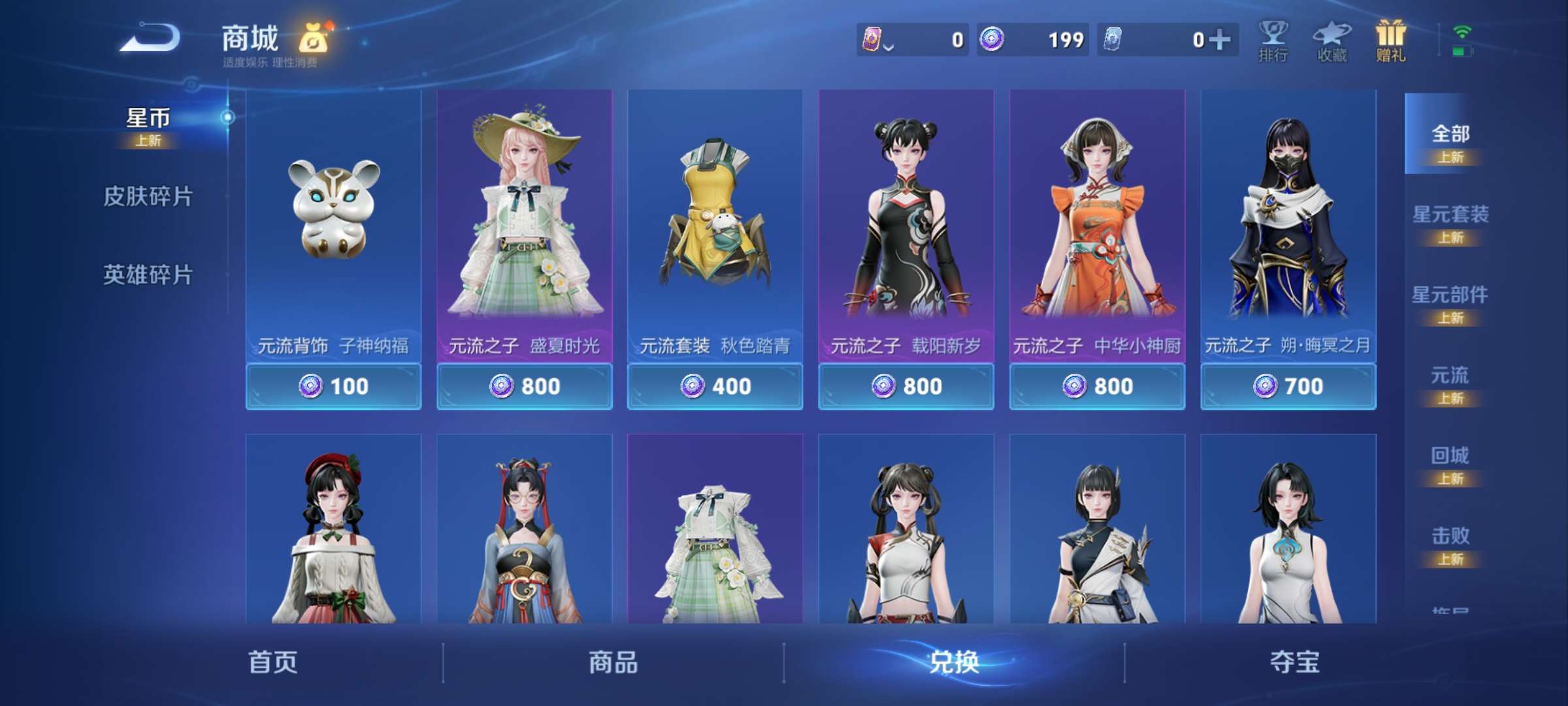View 收藏 favorites via star icon
This screenshot has height=706, width=1568.
click(x=1333, y=41)
